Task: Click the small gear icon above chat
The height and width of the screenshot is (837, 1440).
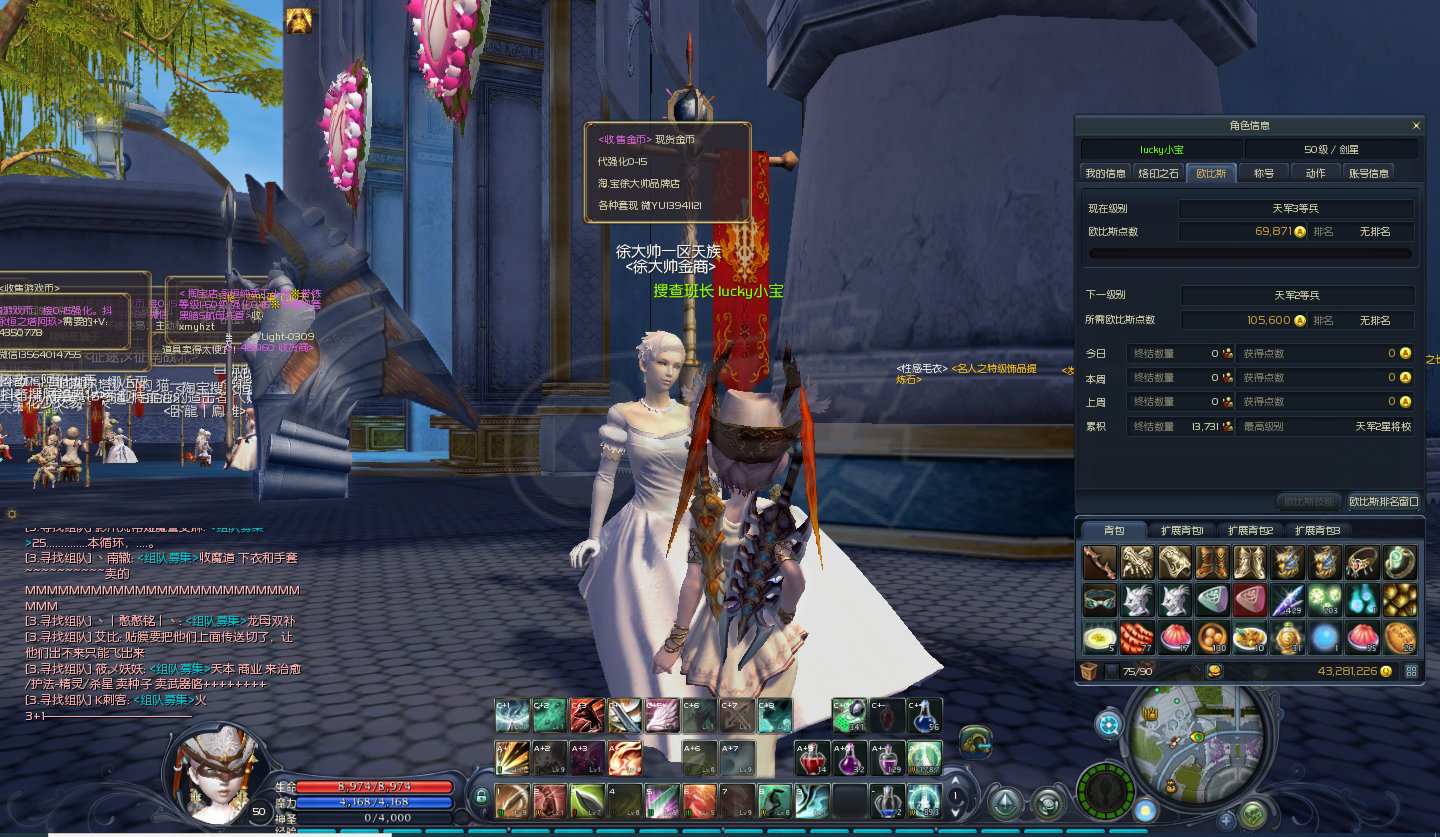Action: point(12,514)
